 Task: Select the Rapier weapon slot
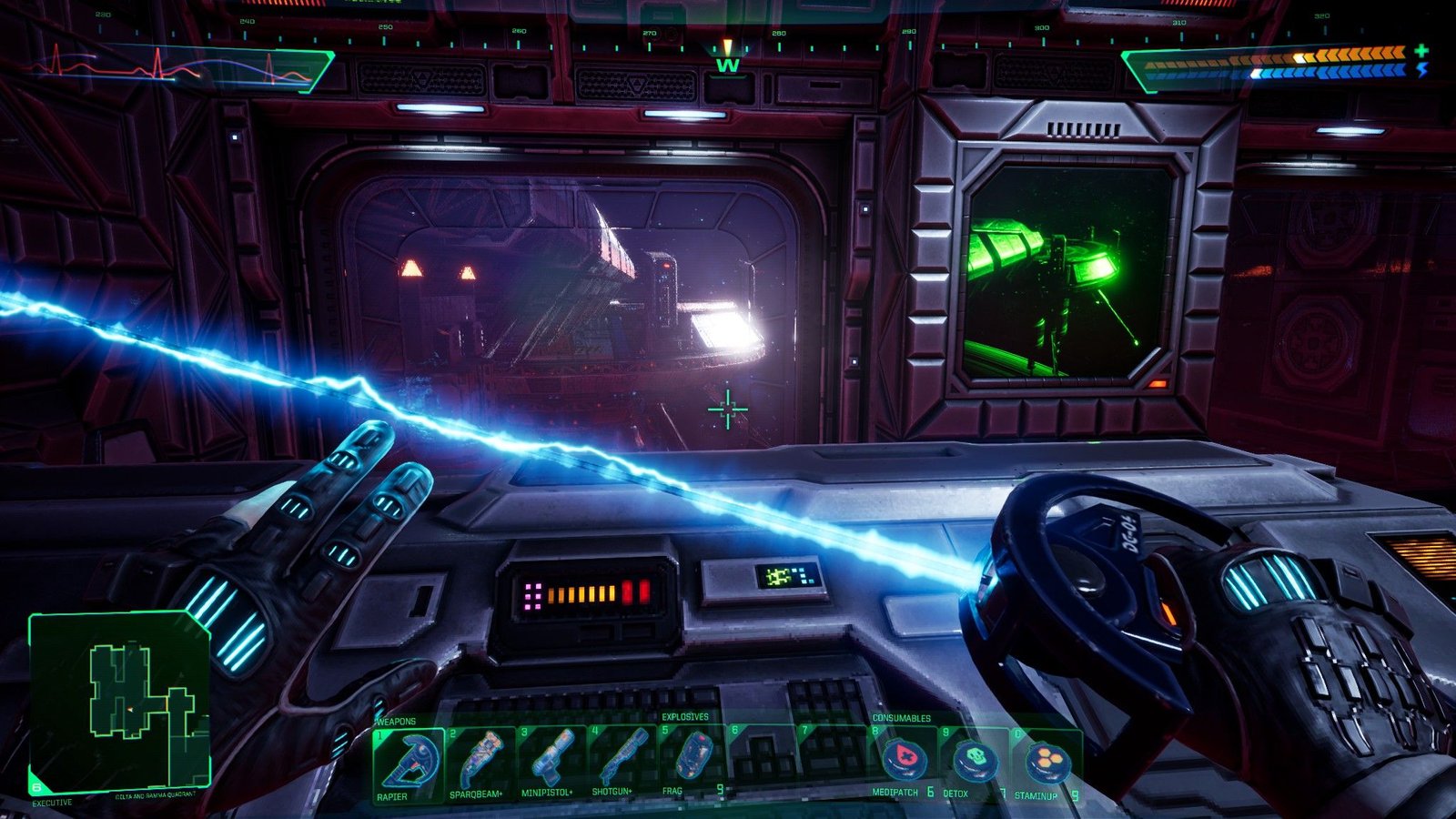(408, 763)
